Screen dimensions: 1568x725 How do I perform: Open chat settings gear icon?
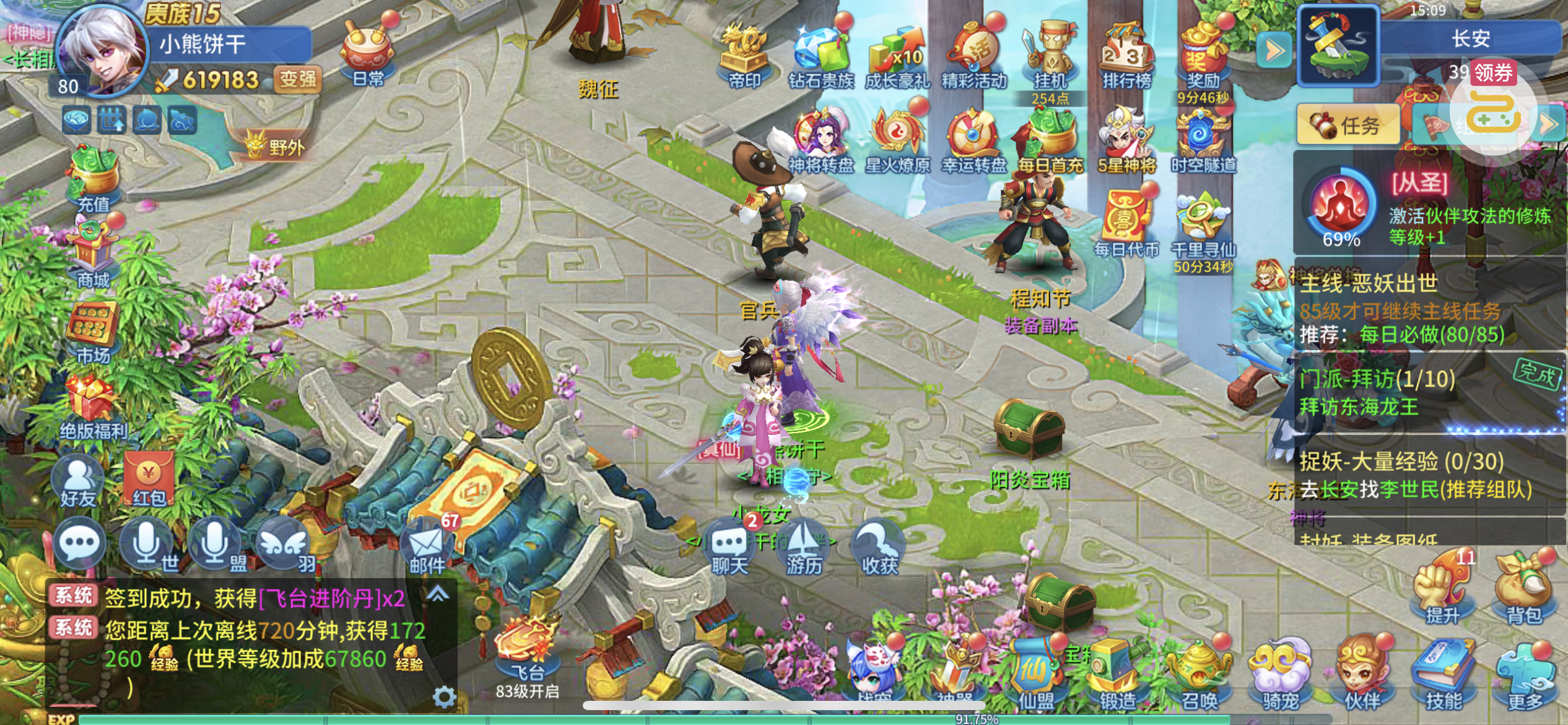click(x=444, y=698)
